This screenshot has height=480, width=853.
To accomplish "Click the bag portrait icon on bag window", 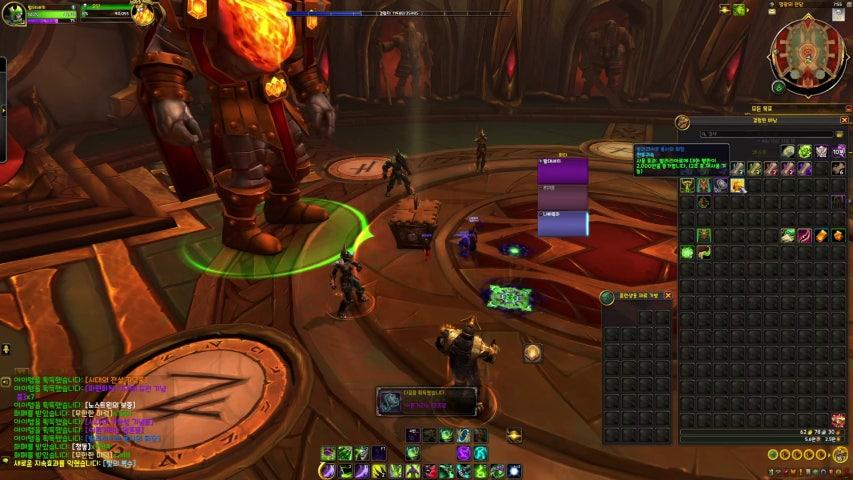I will [x=683, y=122].
